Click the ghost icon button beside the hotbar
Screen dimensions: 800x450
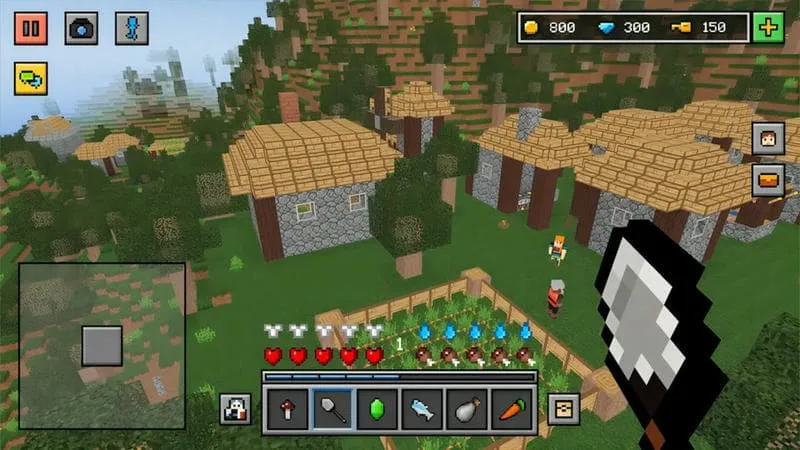[236, 409]
